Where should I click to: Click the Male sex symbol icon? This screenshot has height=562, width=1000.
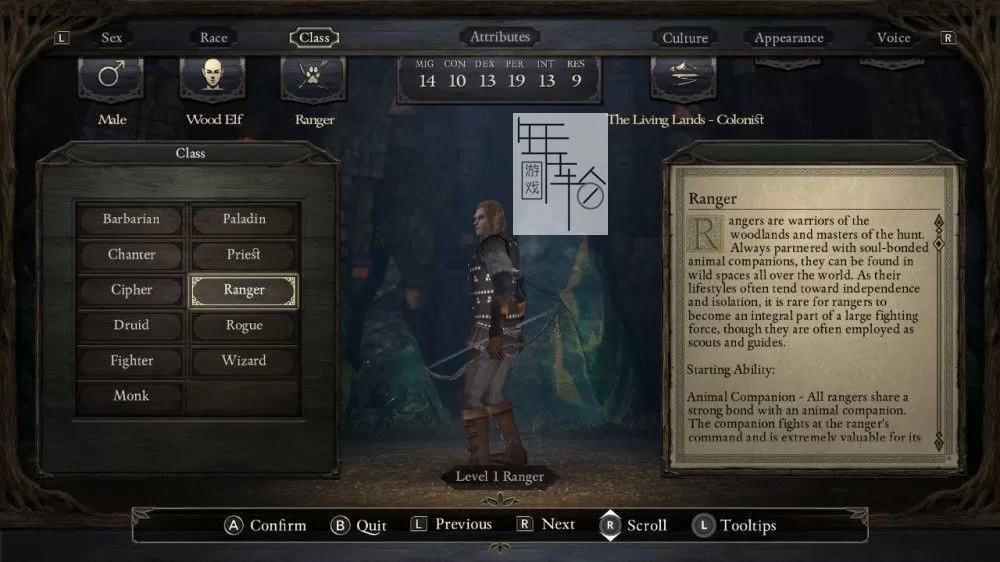pos(112,79)
